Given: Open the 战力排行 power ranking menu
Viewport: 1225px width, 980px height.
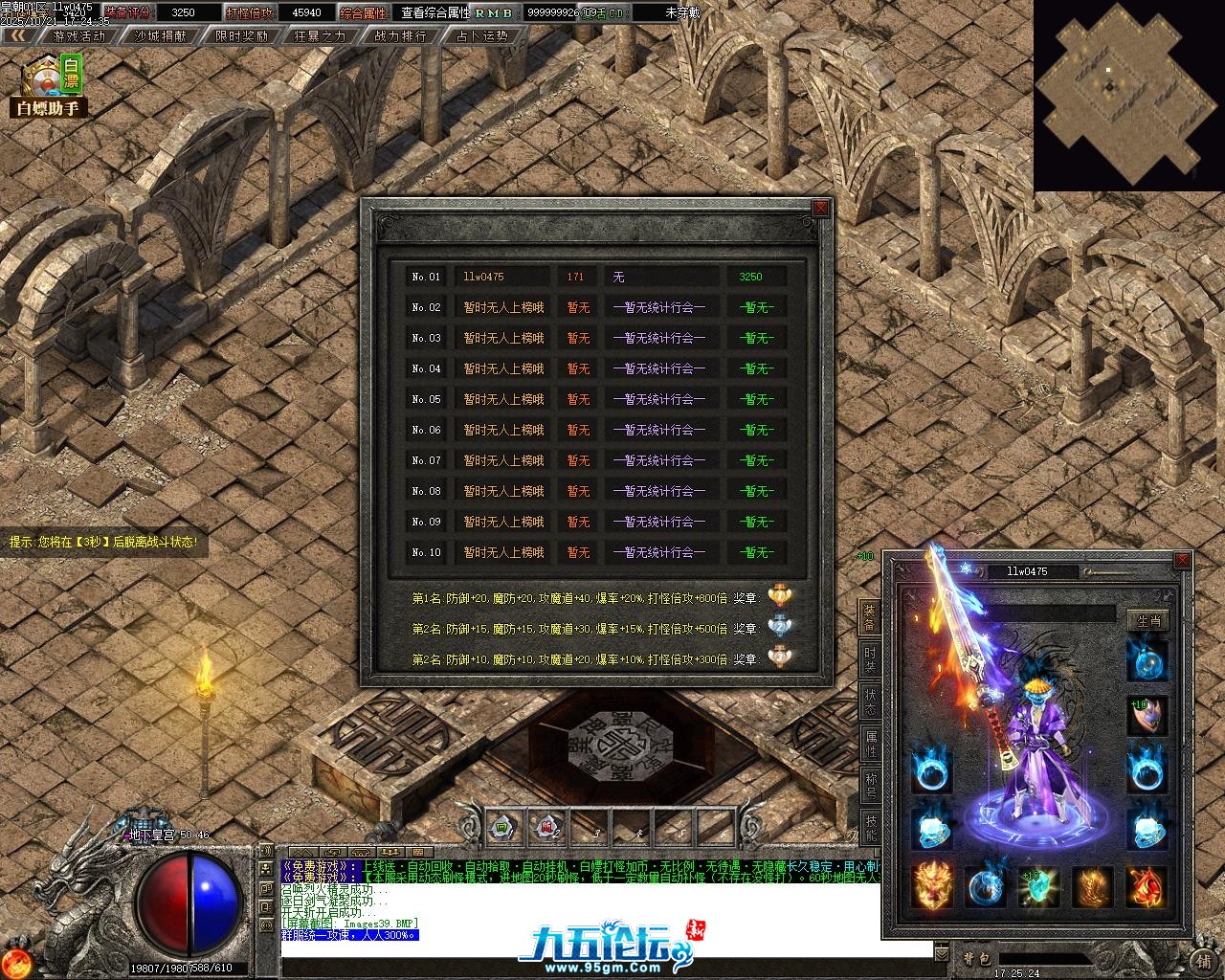Looking at the screenshot, I should tap(401, 35).
